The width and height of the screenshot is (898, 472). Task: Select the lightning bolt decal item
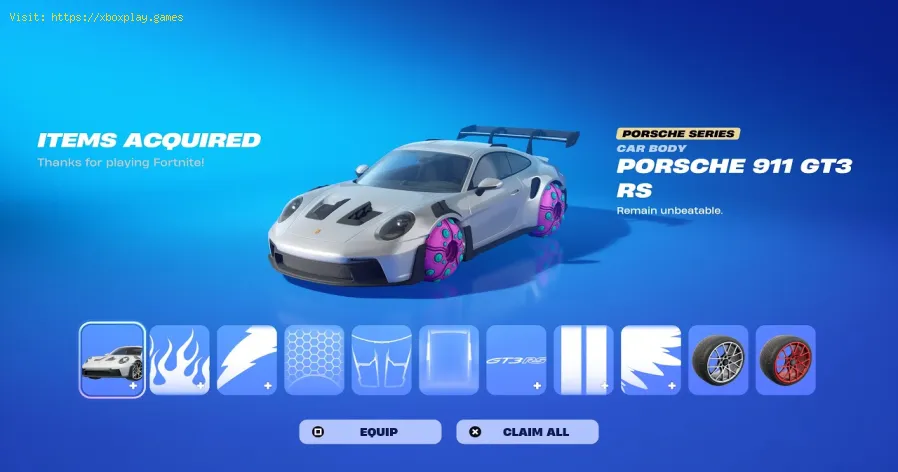[x=247, y=359]
